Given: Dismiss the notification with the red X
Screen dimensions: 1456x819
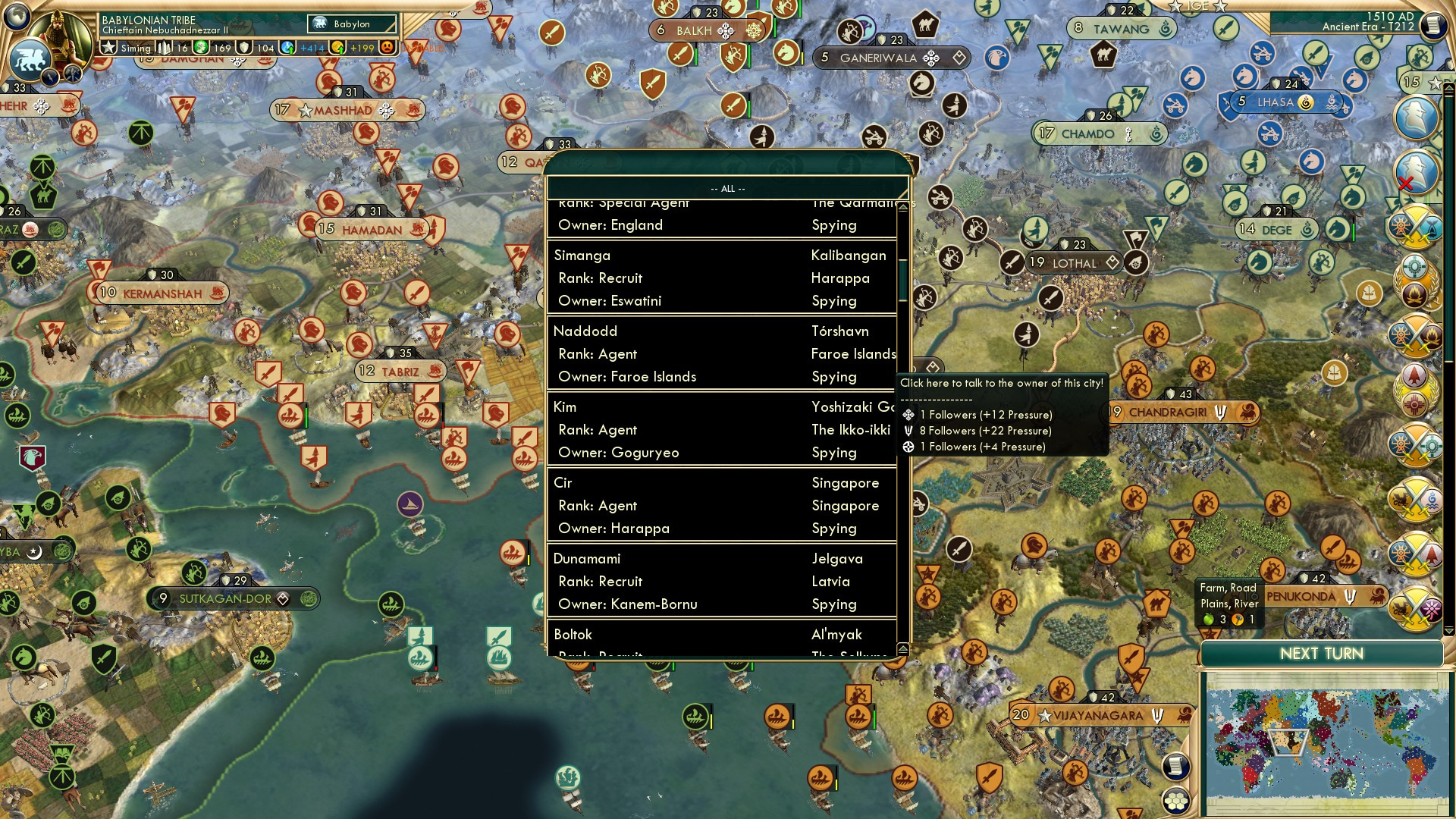Looking at the screenshot, I should (1406, 183).
